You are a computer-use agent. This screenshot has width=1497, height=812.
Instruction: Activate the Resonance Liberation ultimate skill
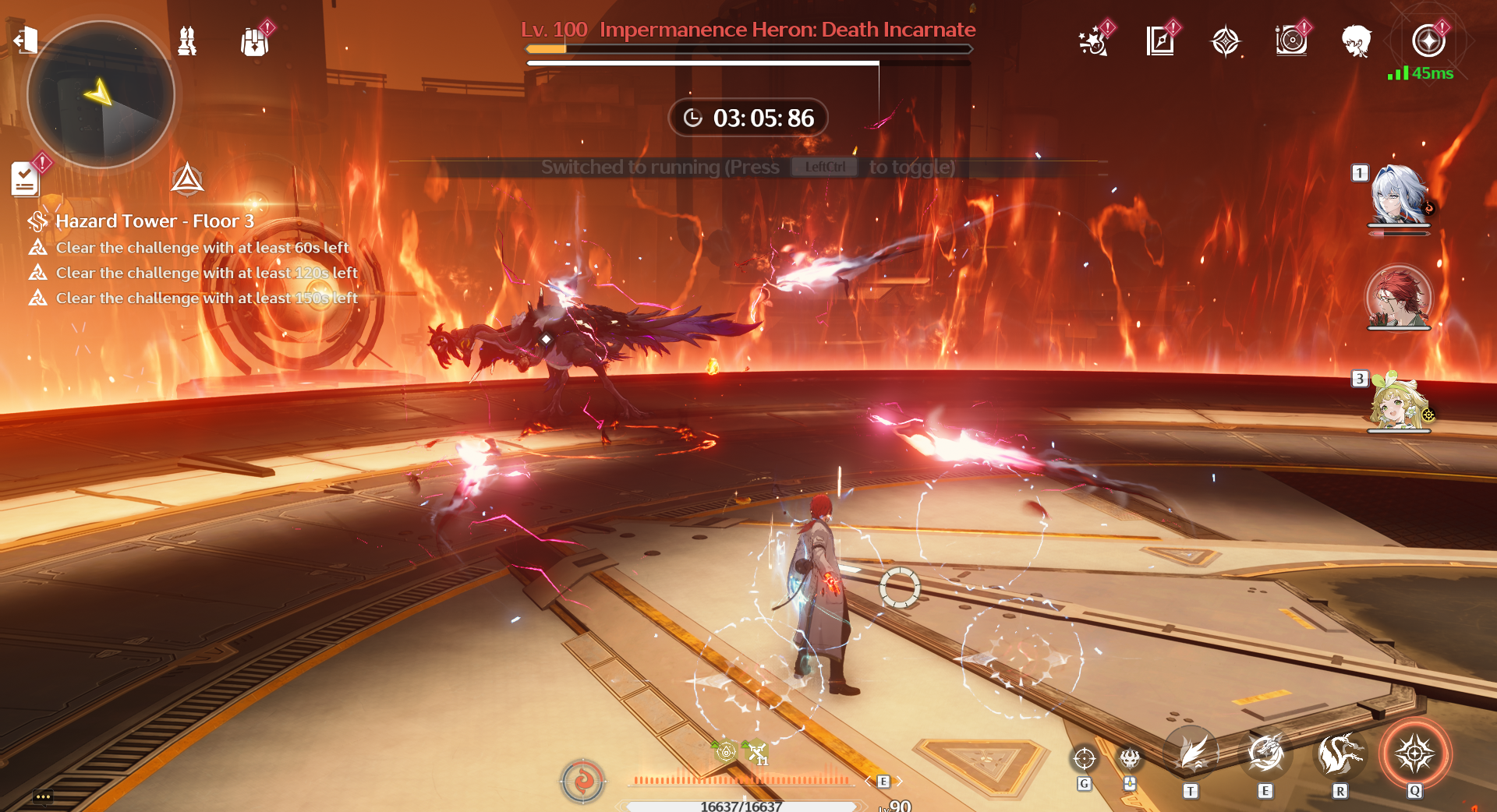coord(1414,754)
